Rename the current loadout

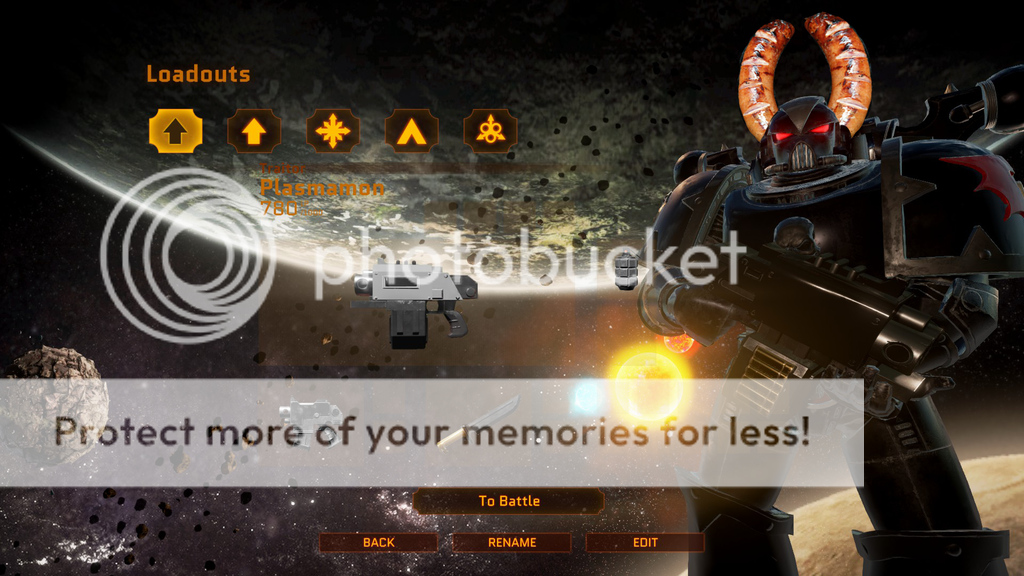[x=512, y=543]
